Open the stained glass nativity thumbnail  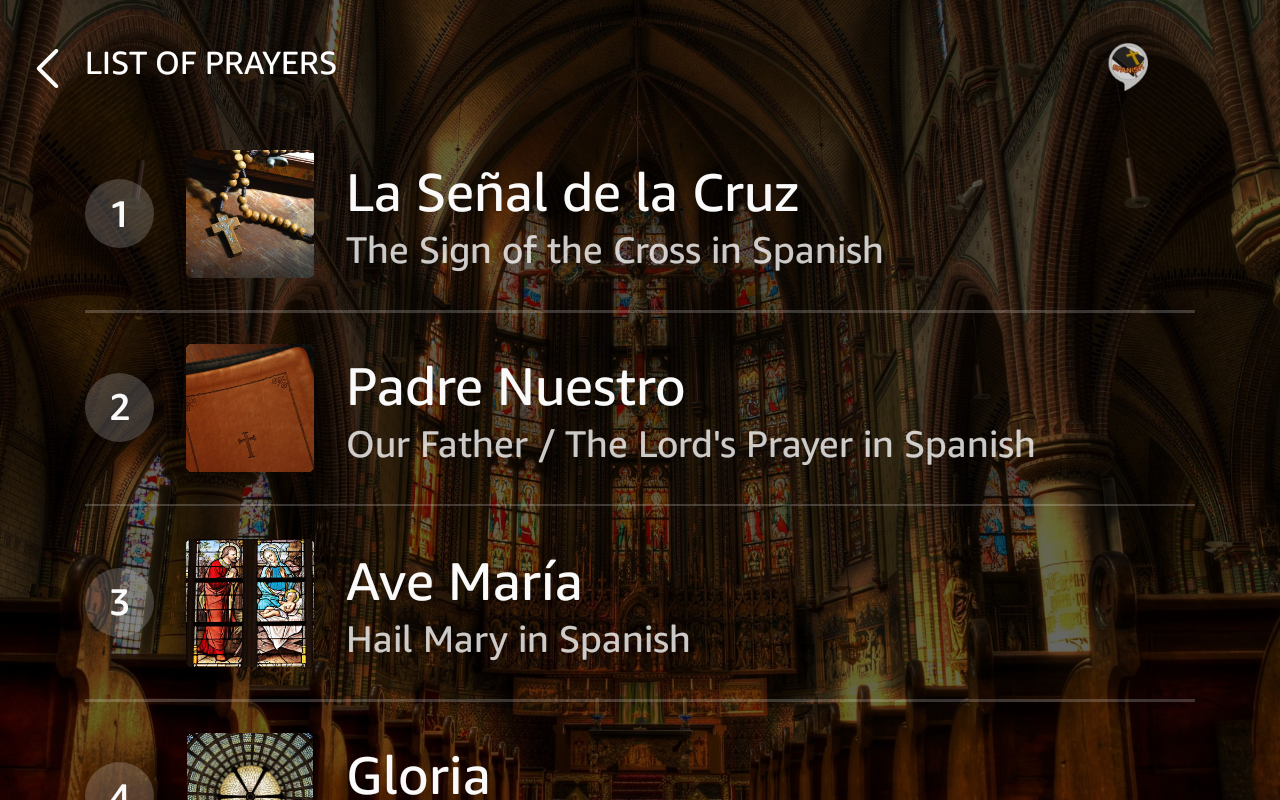pos(249,602)
